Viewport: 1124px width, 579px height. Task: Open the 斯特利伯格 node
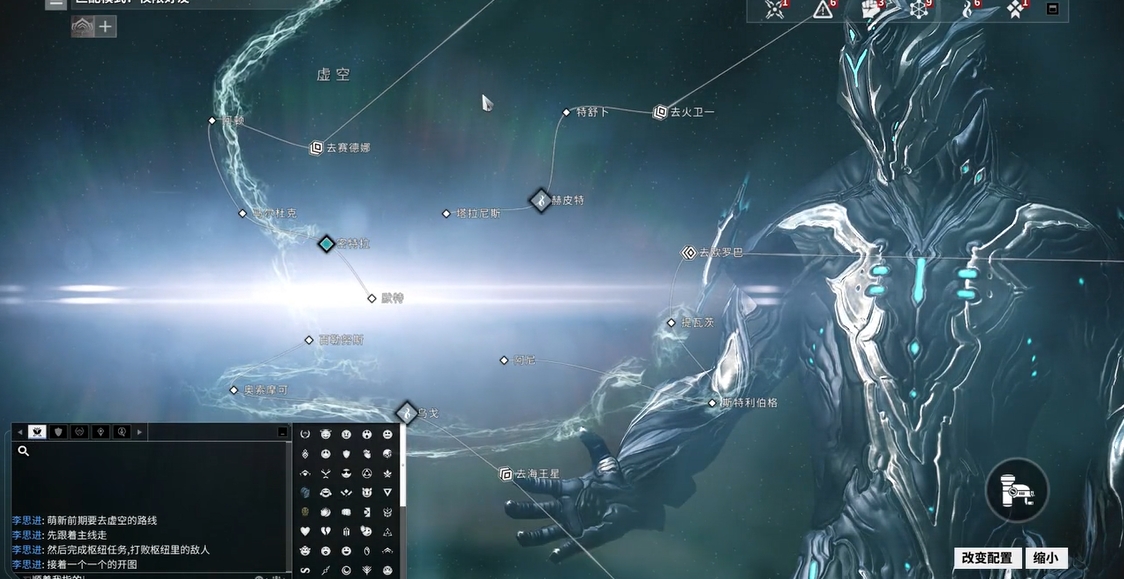point(712,403)
